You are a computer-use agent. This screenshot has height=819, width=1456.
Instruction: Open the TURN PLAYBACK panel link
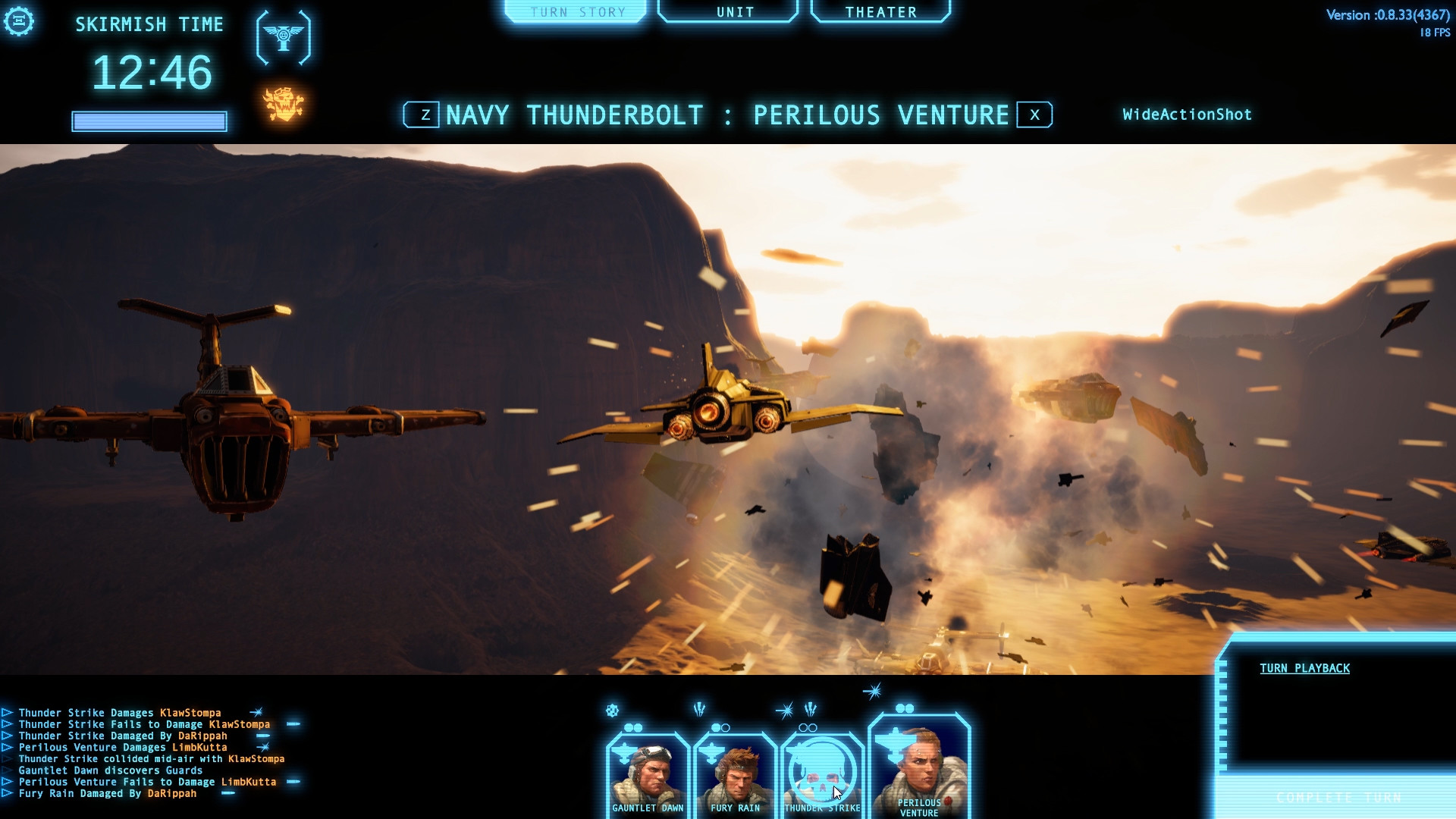tap(1304, 668)
